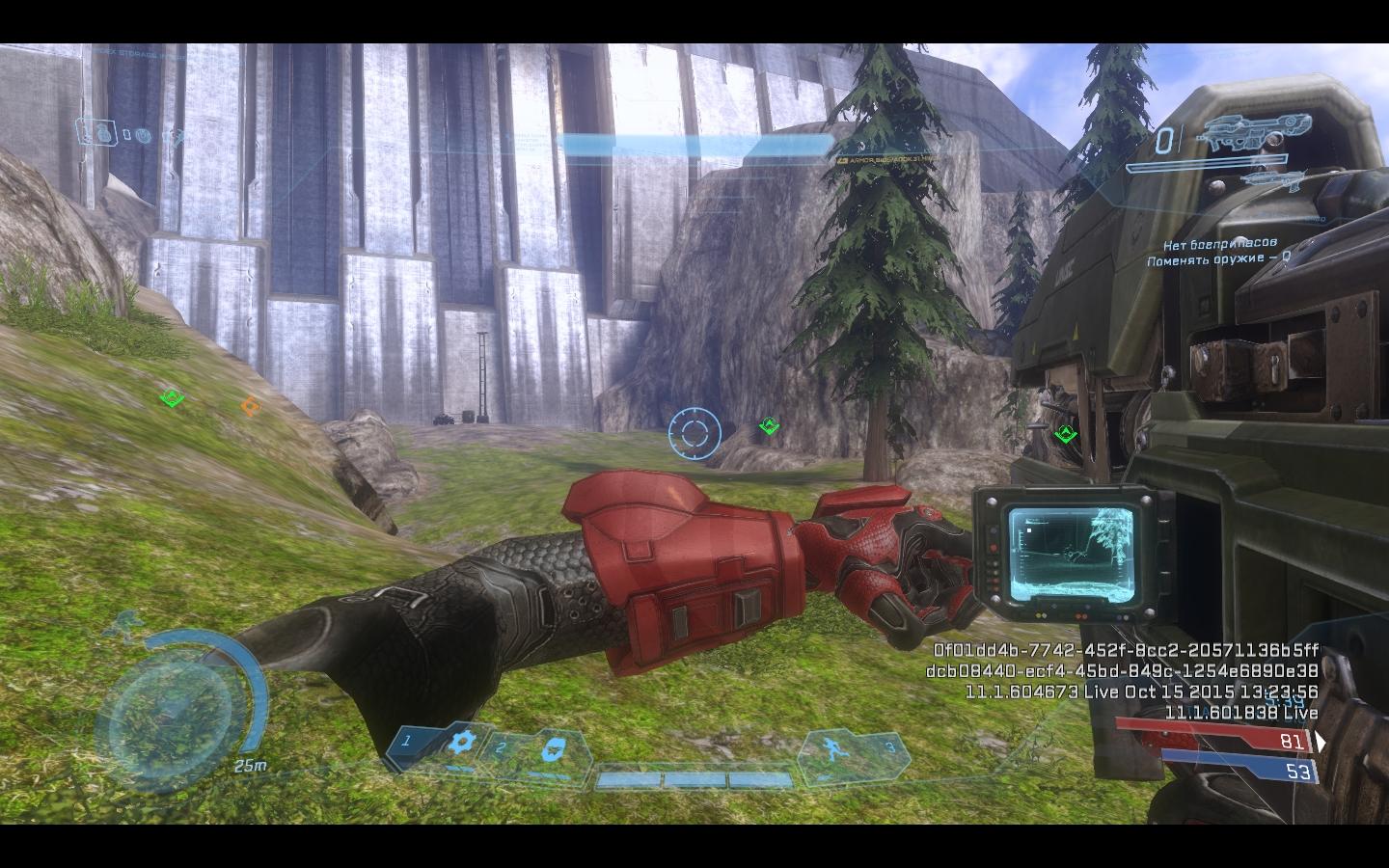Click the orange waypoint marker on the hillside

pyautogui.click(x=250, y=407)
